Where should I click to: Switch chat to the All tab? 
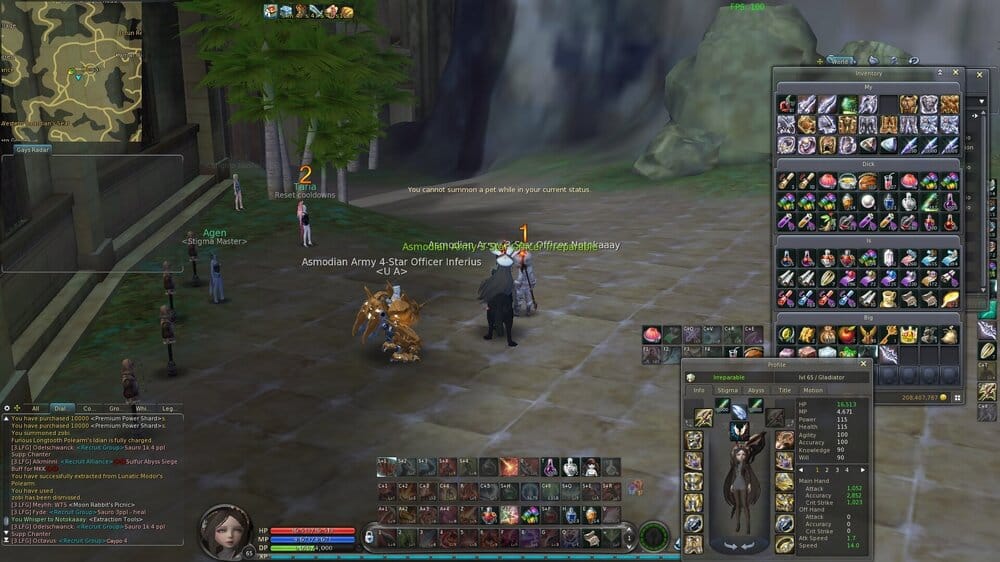(36, 408)
